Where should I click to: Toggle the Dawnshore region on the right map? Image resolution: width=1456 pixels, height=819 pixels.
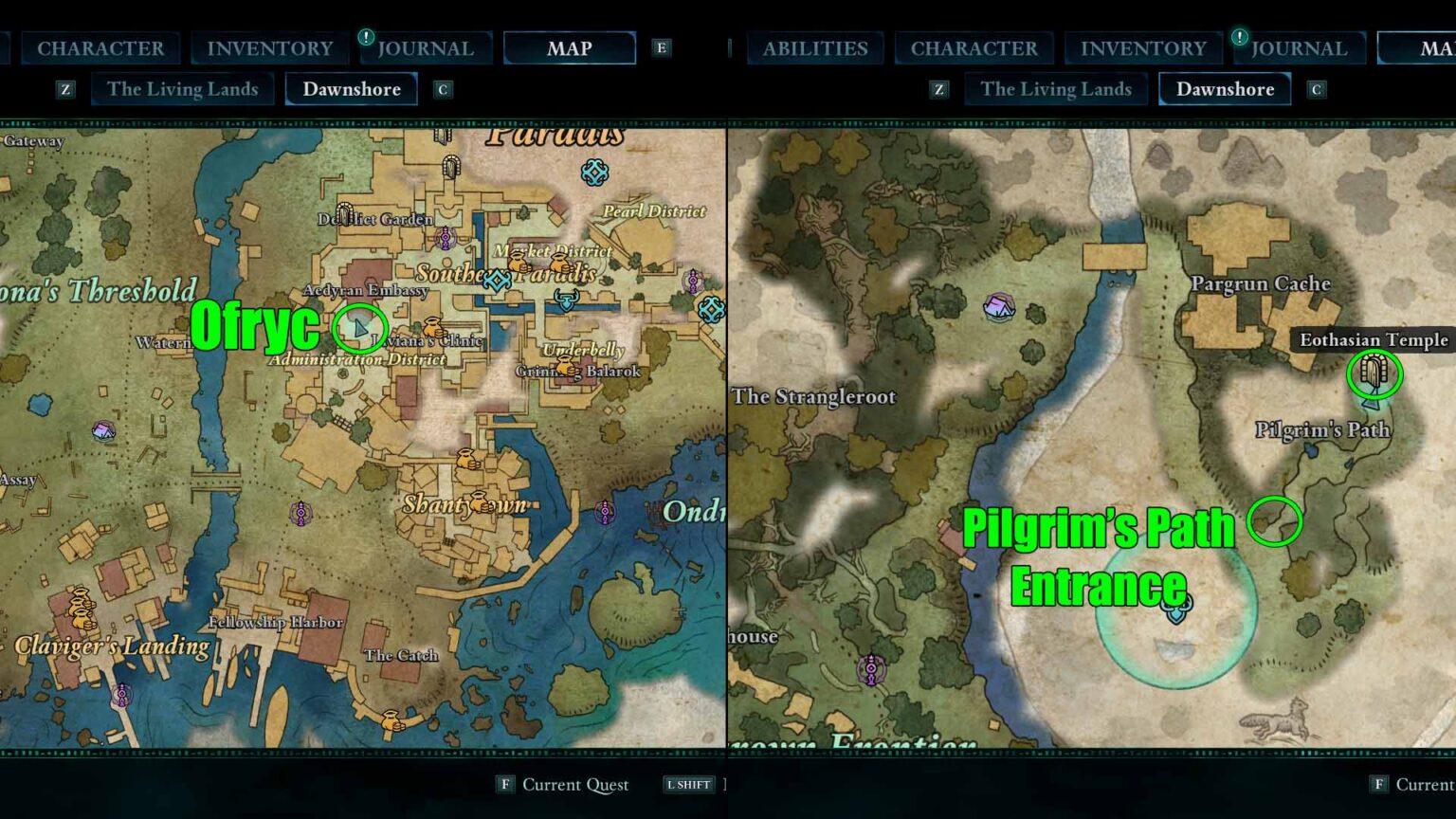click(1225, 88)
